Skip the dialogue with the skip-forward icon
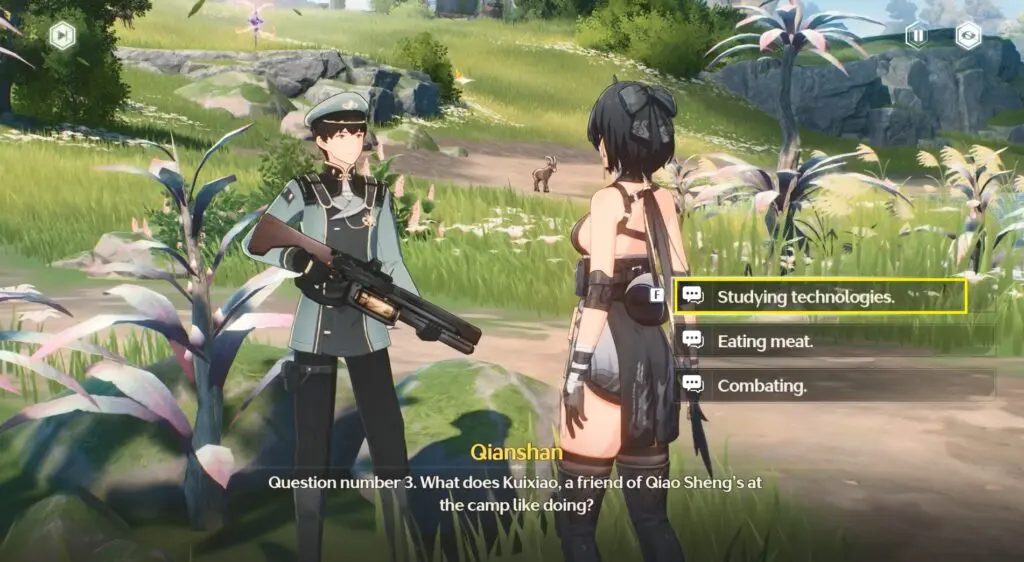Image resolution: width=1024 pixels, height=562 pixels. coord(62,36)
